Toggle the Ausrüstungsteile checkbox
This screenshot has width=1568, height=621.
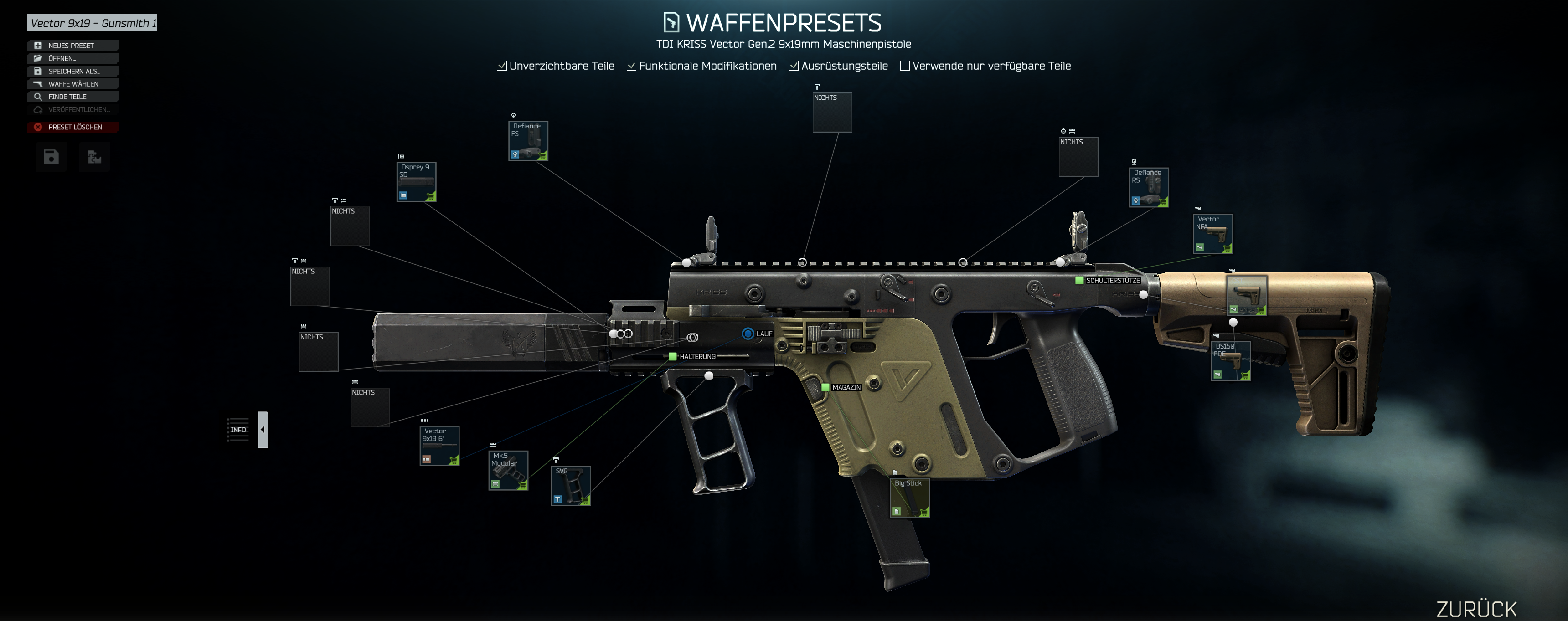click(794, 66)
